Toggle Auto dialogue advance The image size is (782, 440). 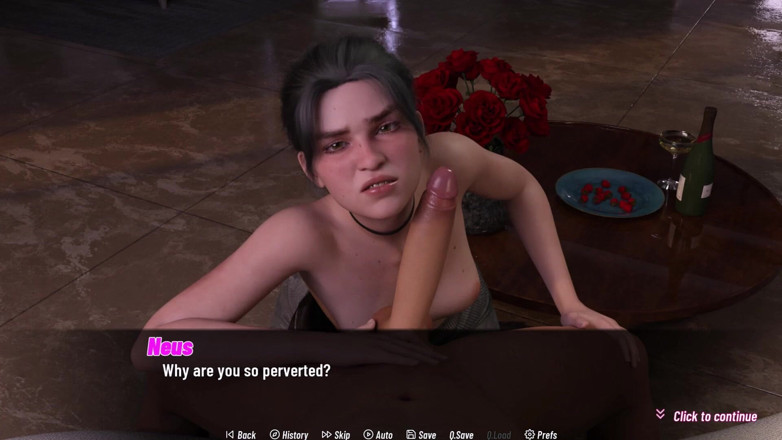tap(378, 435)
